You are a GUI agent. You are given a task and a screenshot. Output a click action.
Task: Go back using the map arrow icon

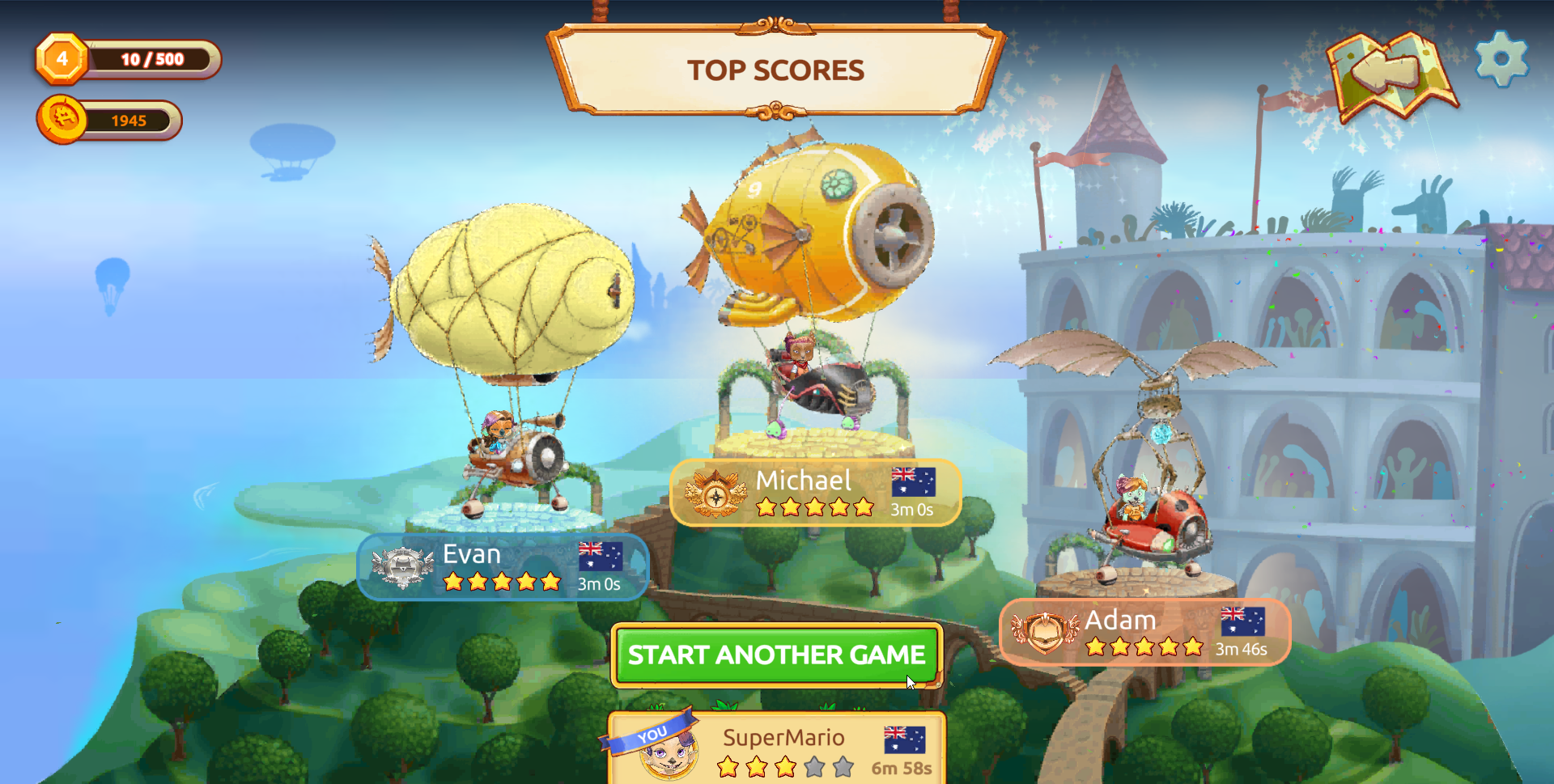(1391, 73)
